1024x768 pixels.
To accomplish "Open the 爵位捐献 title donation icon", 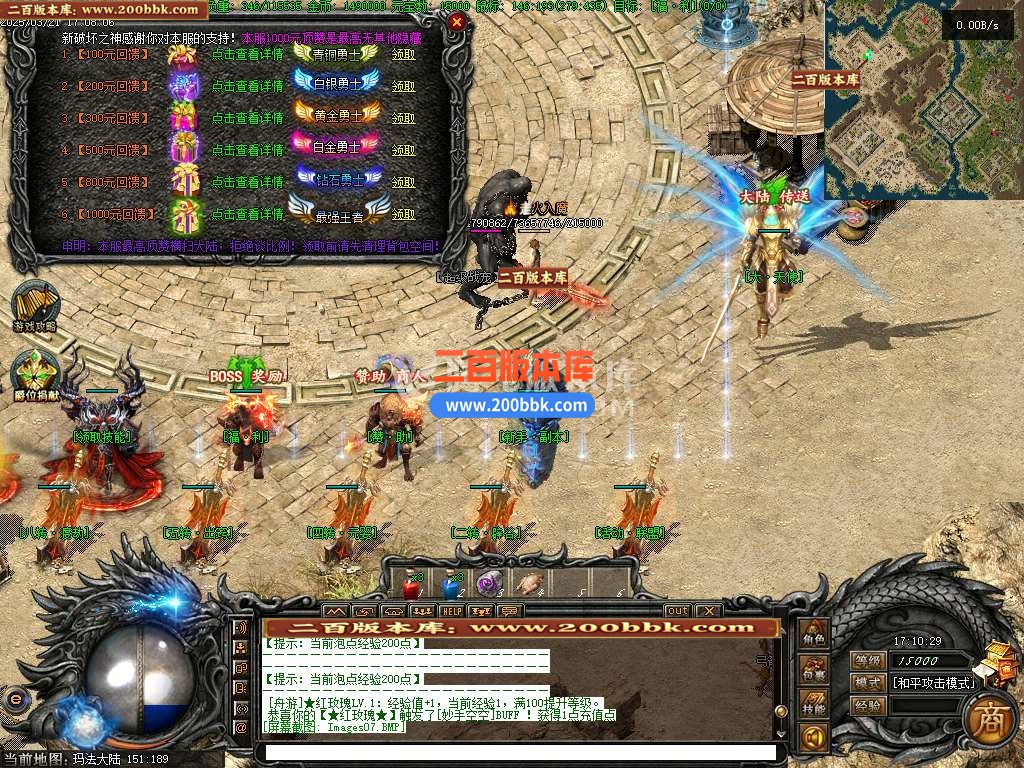I will pyautogui.click(x=35, y=374).
